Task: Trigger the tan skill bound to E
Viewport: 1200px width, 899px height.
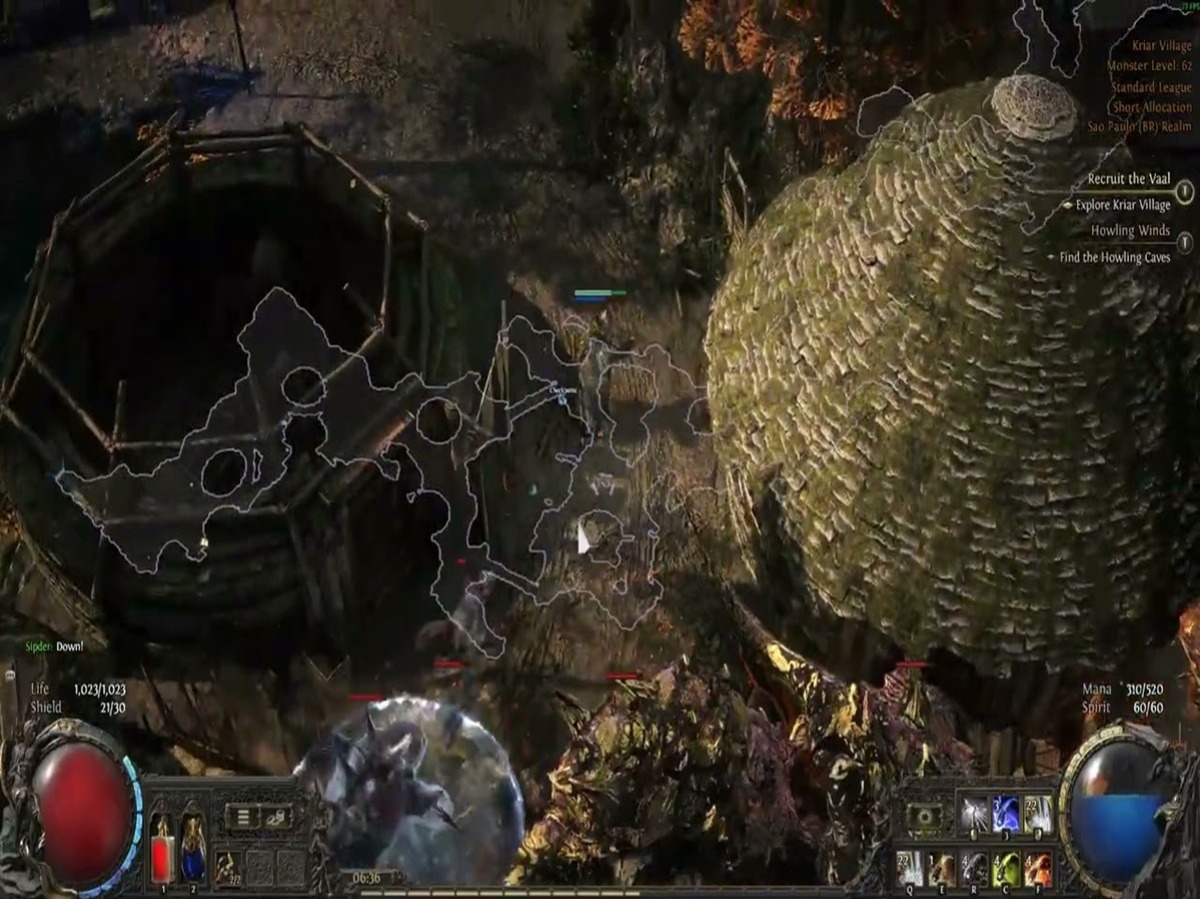Action: pyautogui.click(x=941, y=868)
